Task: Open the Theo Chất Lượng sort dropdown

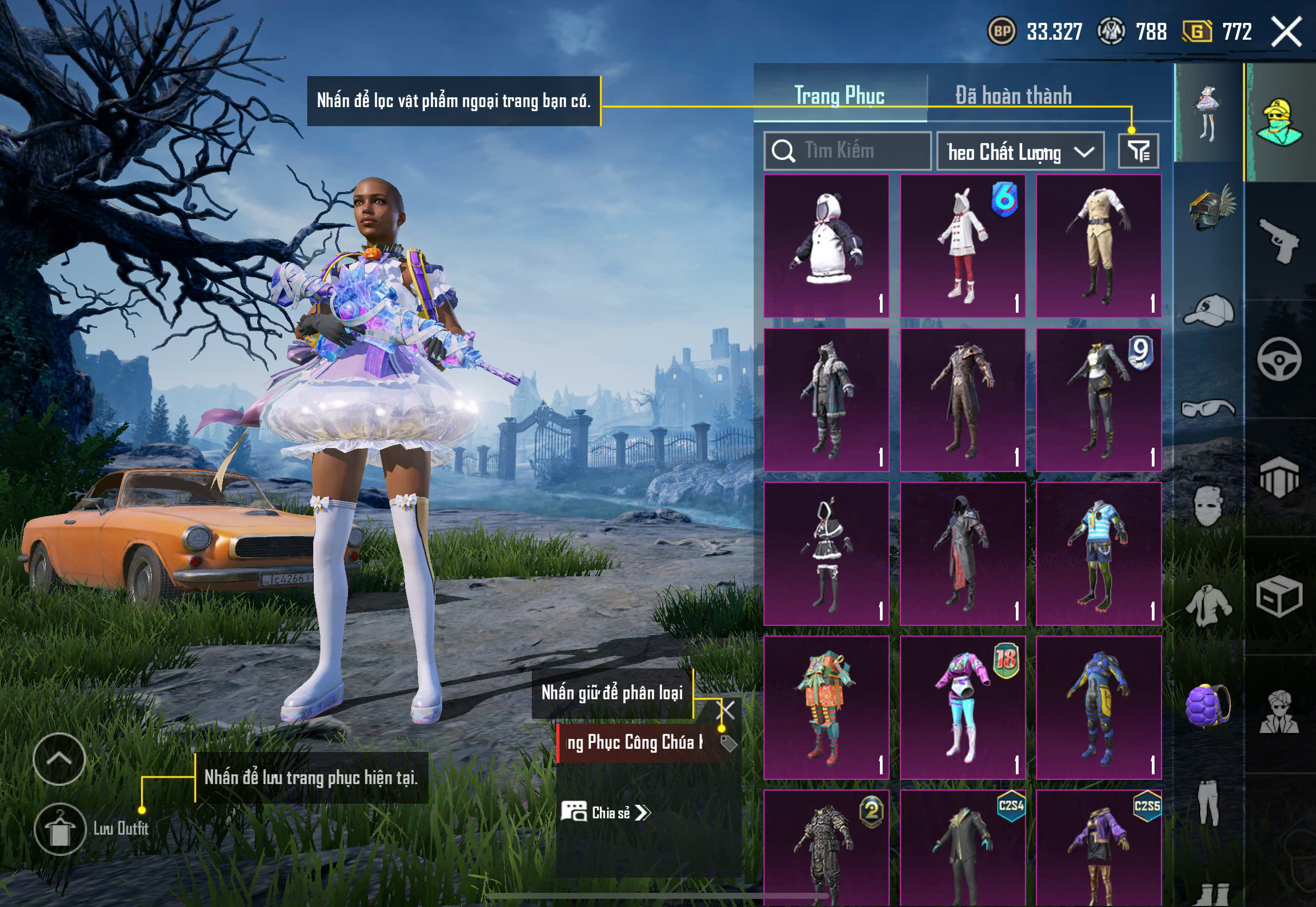Action: [x=1020, y=152]
